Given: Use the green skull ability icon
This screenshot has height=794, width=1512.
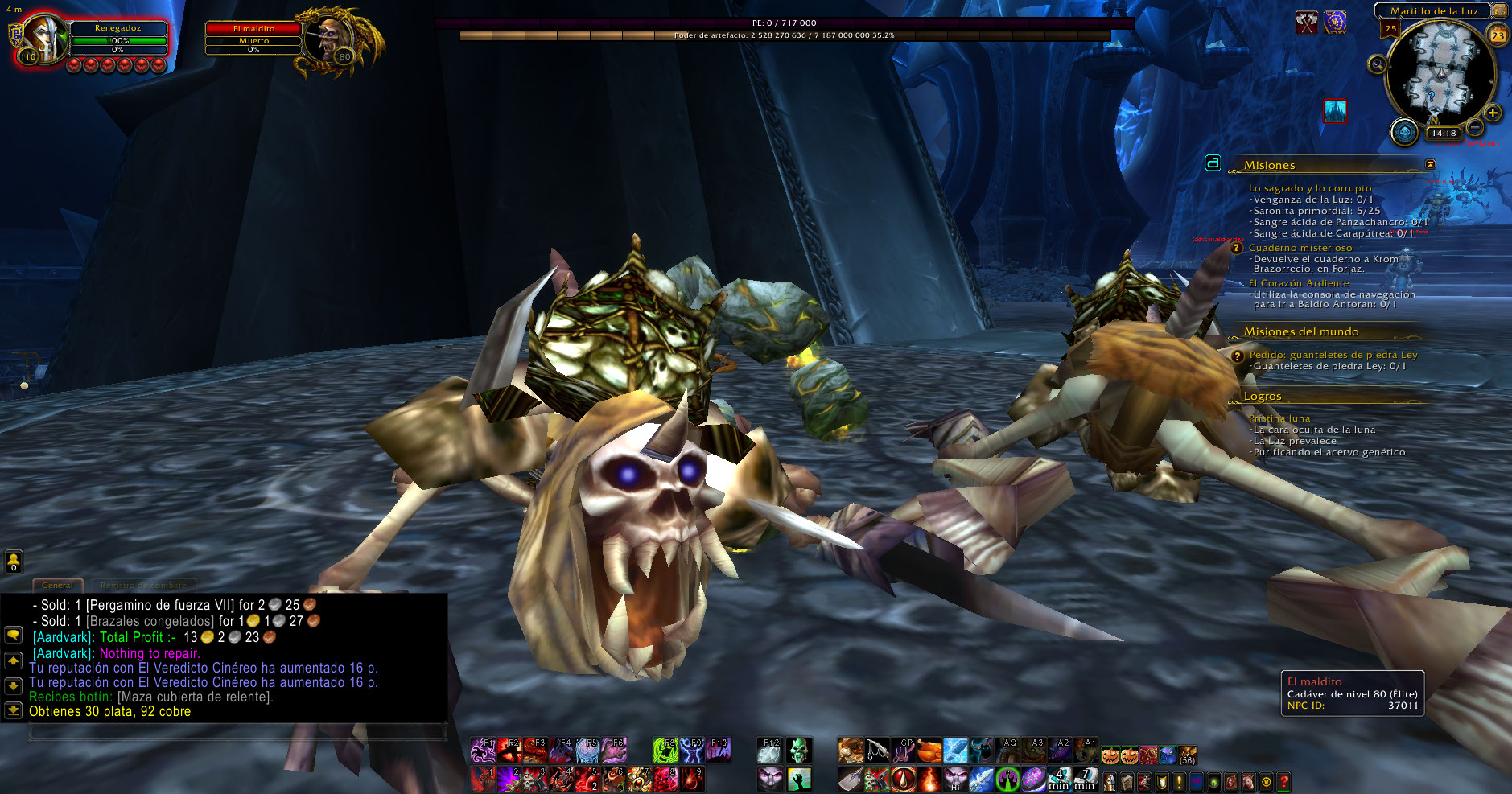Looking at the screenshot, I should [797, 751].
